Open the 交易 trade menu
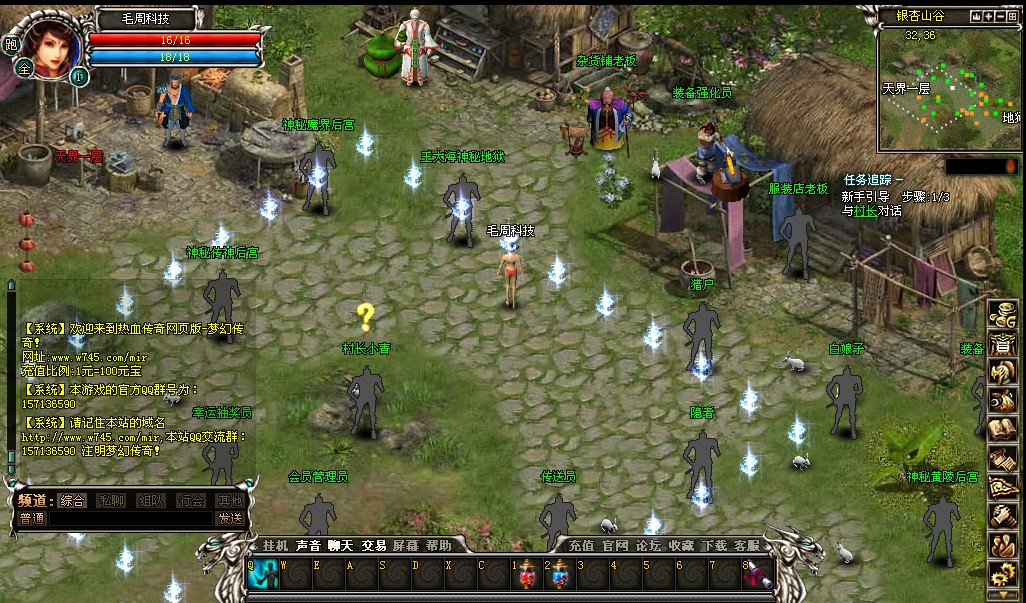The image size is (1026, 603). tap(374, 545)
